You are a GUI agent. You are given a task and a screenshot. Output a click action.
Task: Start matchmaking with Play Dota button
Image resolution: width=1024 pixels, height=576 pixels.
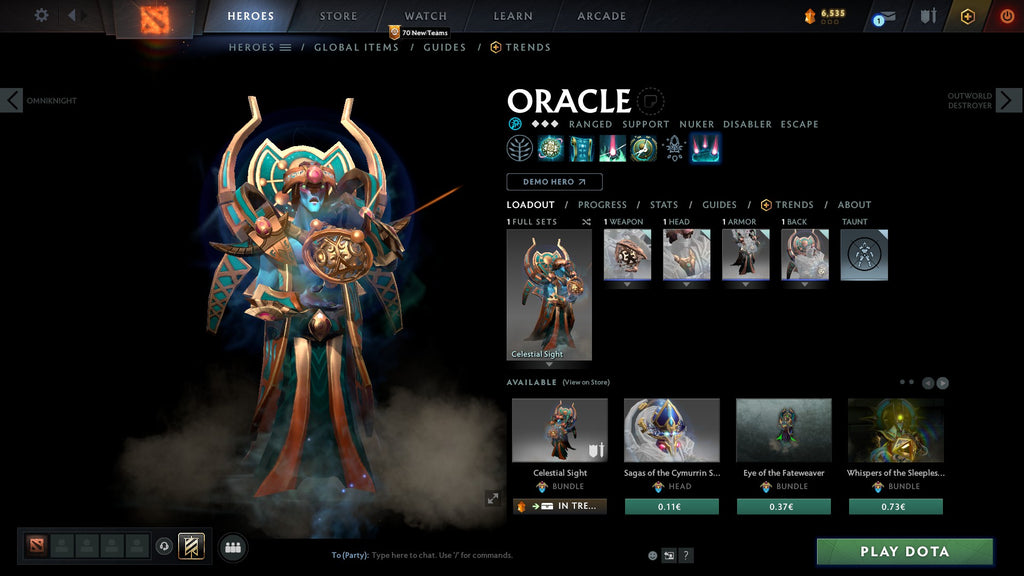pos(904,551)
